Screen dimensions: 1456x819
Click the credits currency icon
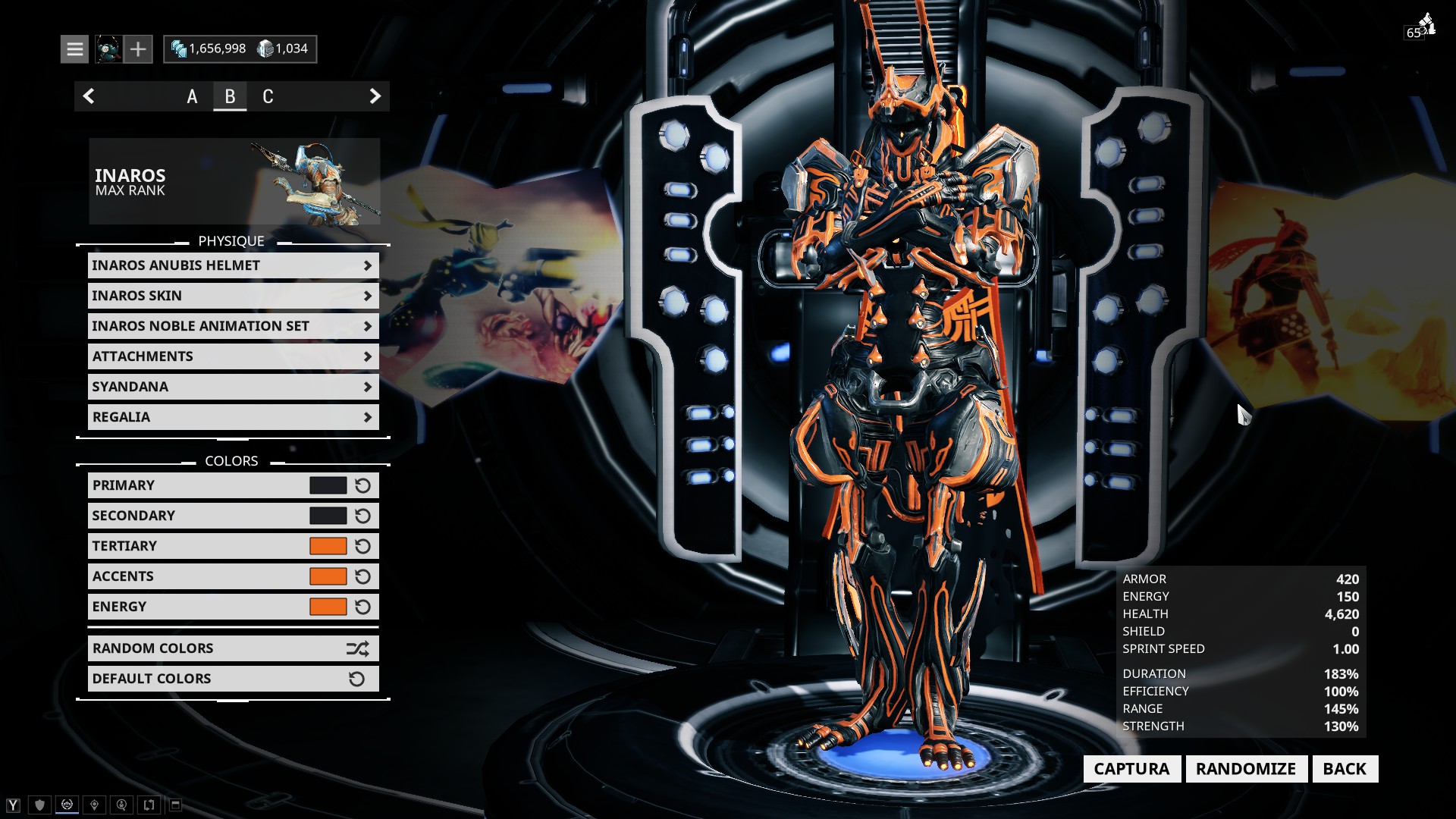click(182, 48)
